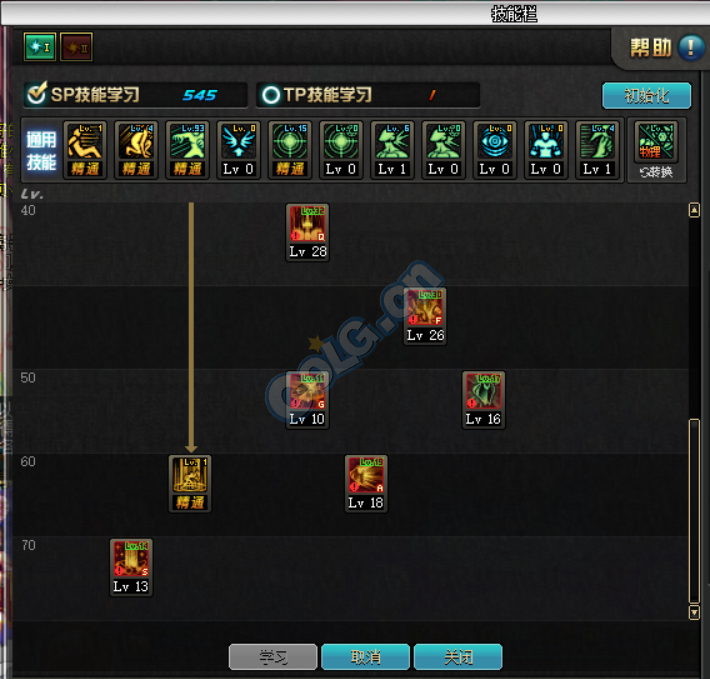Select the skill icon labeled Lv 18
The height and width of the screenshot is (679, 710).
pyautogui.click(x=366, y=477)
